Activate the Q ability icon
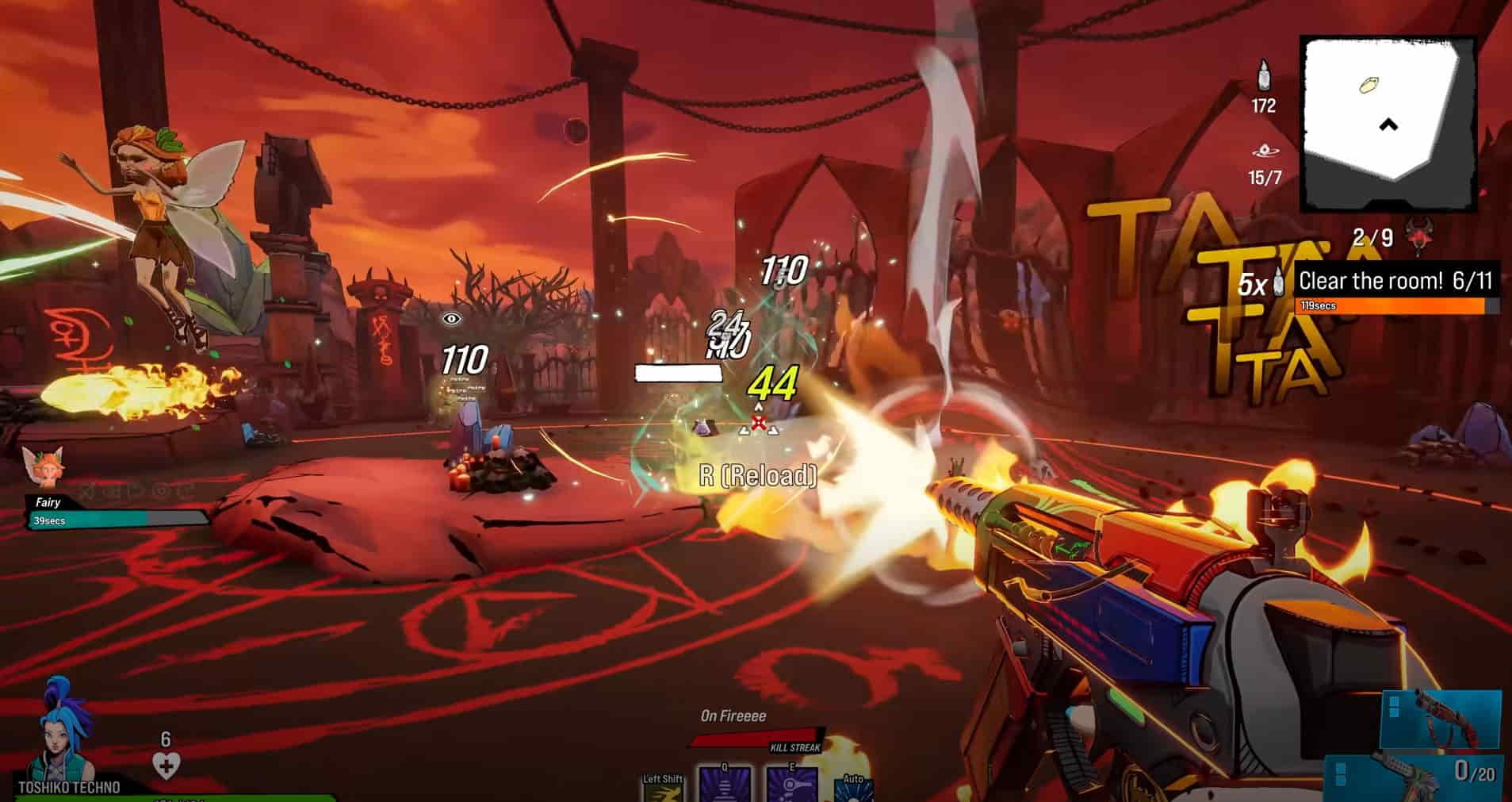1512x802 pixels. click(725, 784)
